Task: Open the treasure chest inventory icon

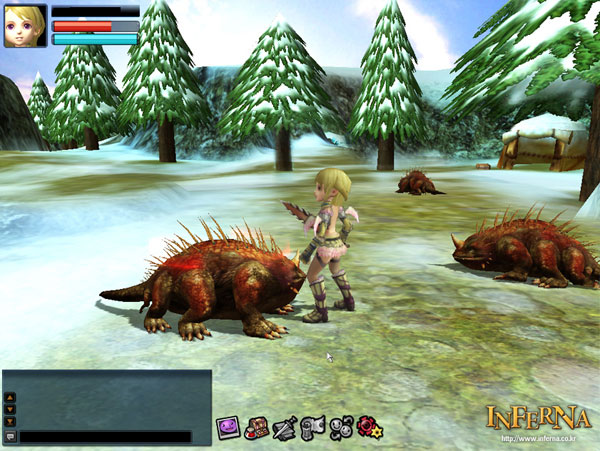Action: click(x=256, y=427)
